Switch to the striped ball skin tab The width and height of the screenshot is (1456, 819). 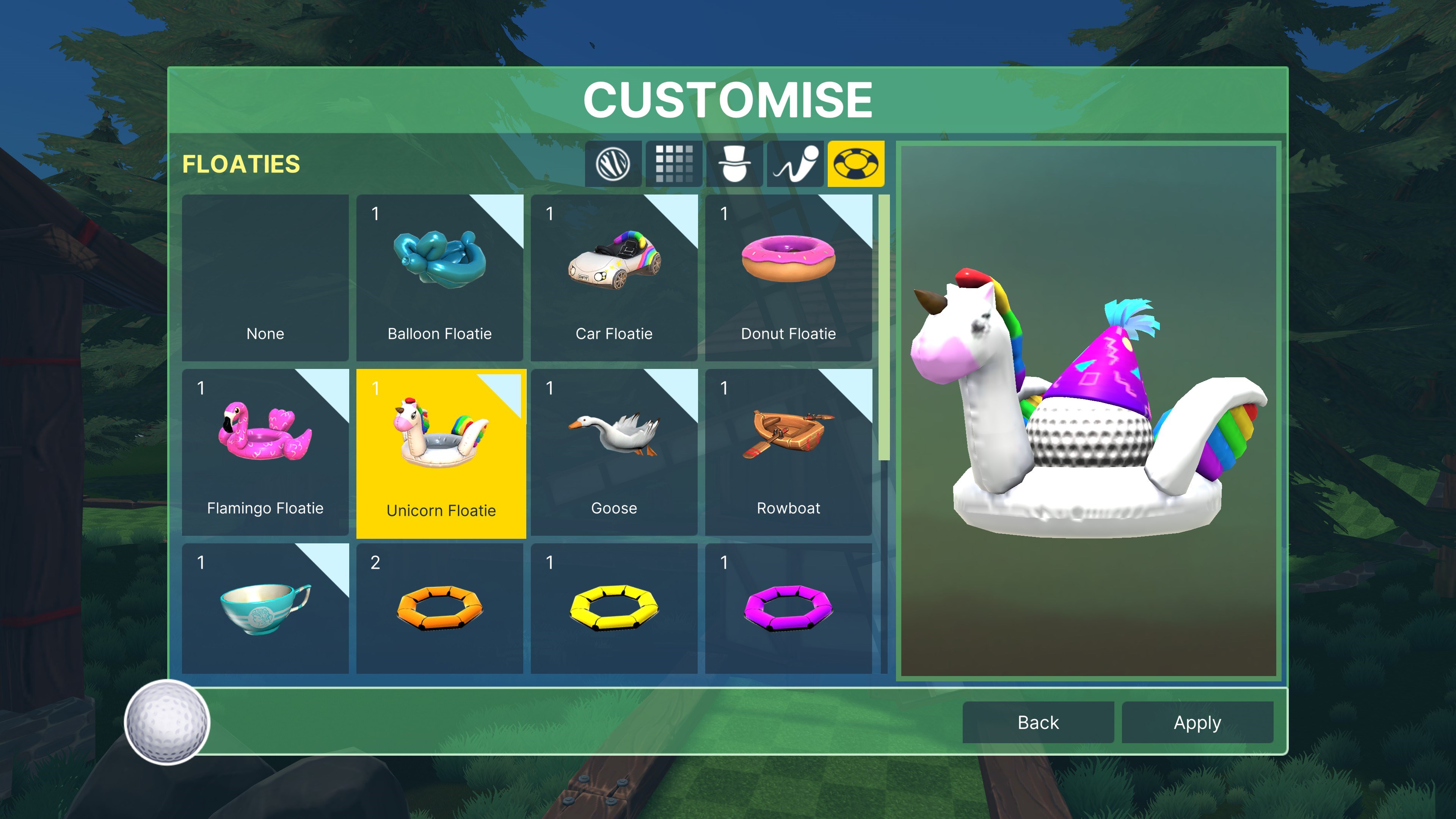[x=613, y=164]
